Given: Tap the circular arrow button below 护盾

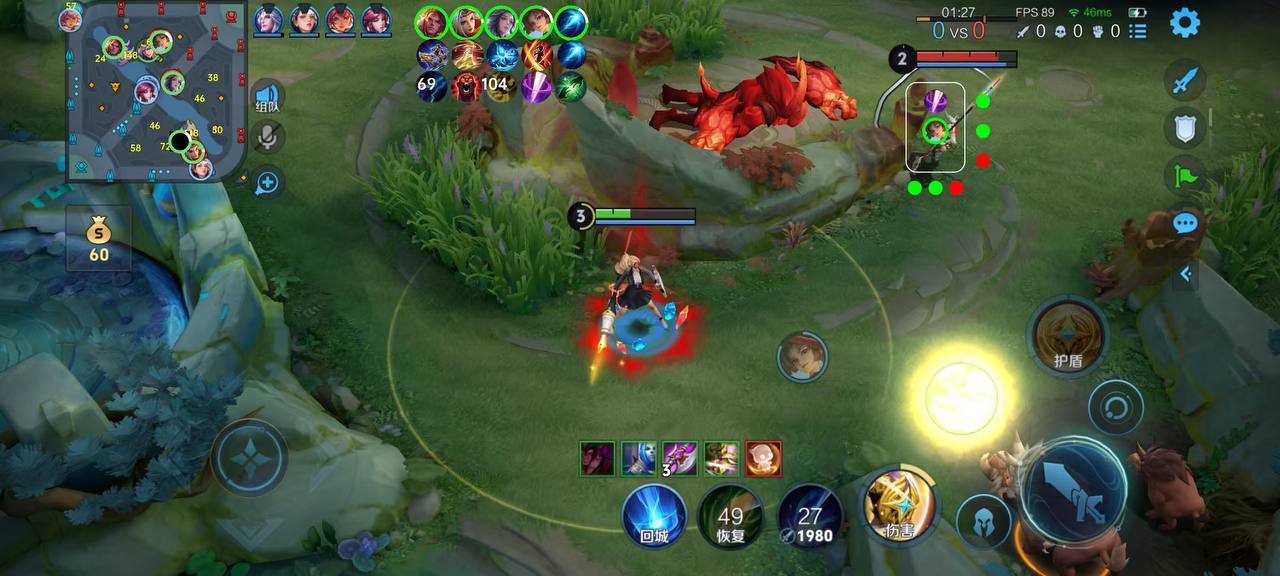Looking at the screenshot, I should [1115, 407].
